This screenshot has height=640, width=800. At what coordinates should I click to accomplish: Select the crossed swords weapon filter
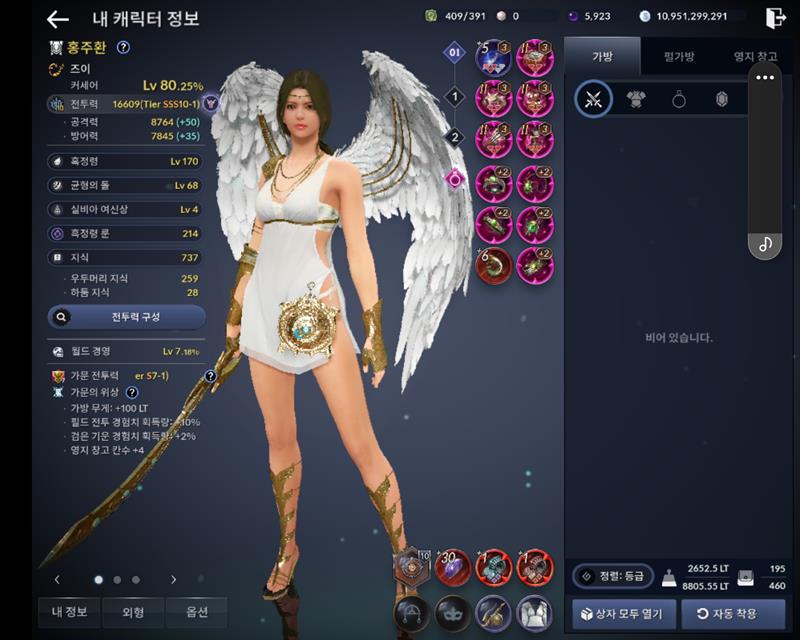tap(593, 99)
